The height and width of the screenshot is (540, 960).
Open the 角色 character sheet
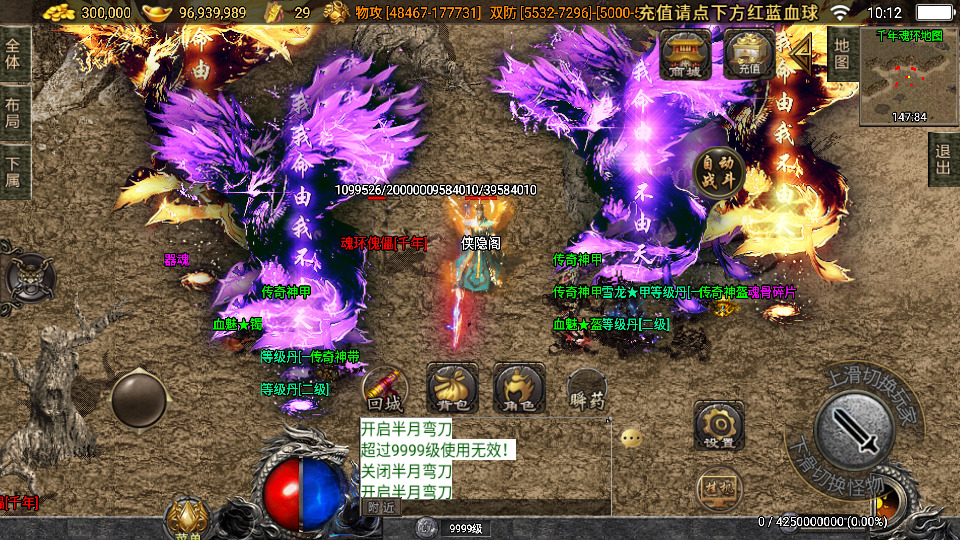(x=518, y=388)
